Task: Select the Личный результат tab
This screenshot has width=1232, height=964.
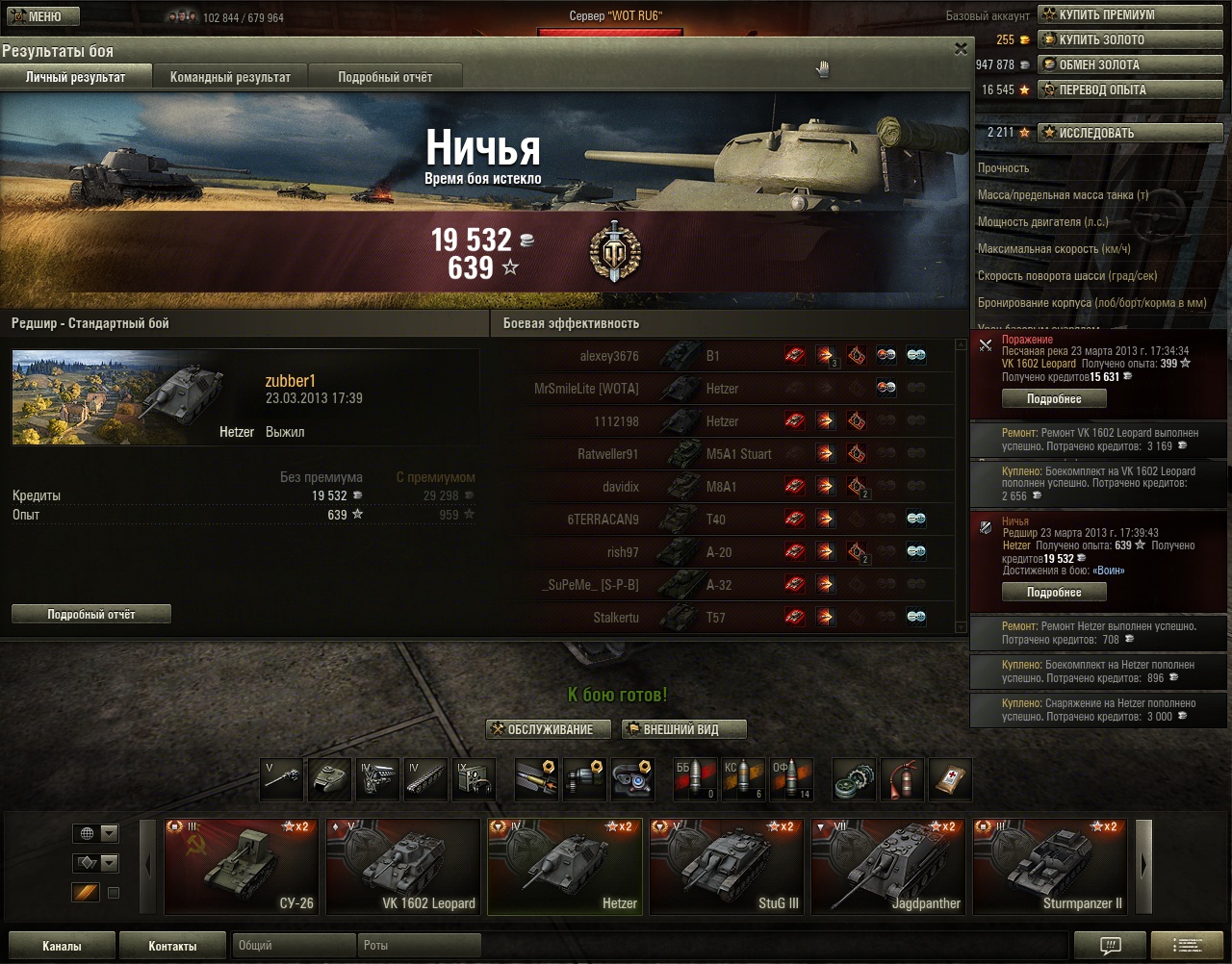Action: pos(75,77)
